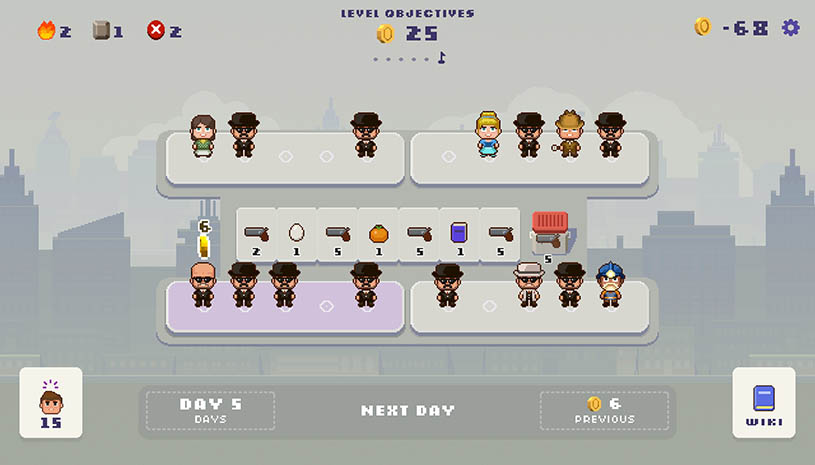815x465 pixels.
Task: Open the Wiki book
Action: 764,403
